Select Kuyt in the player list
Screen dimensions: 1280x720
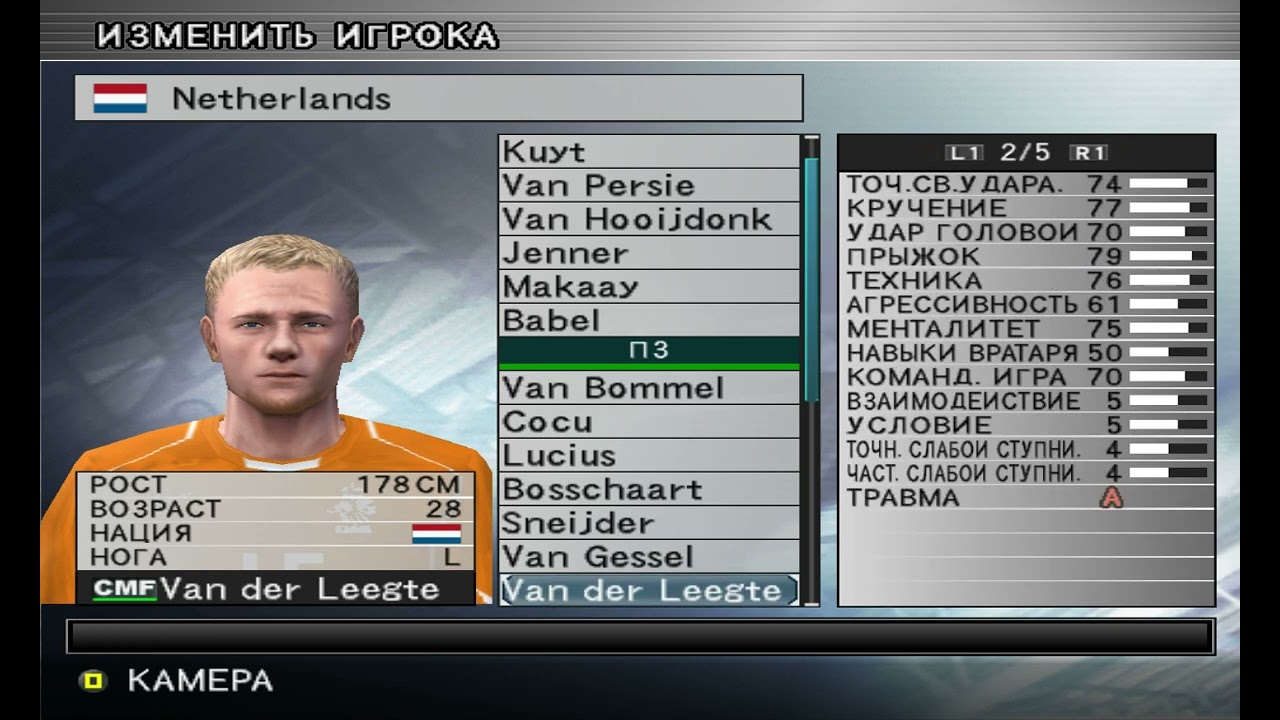click(x=648, y=152)
